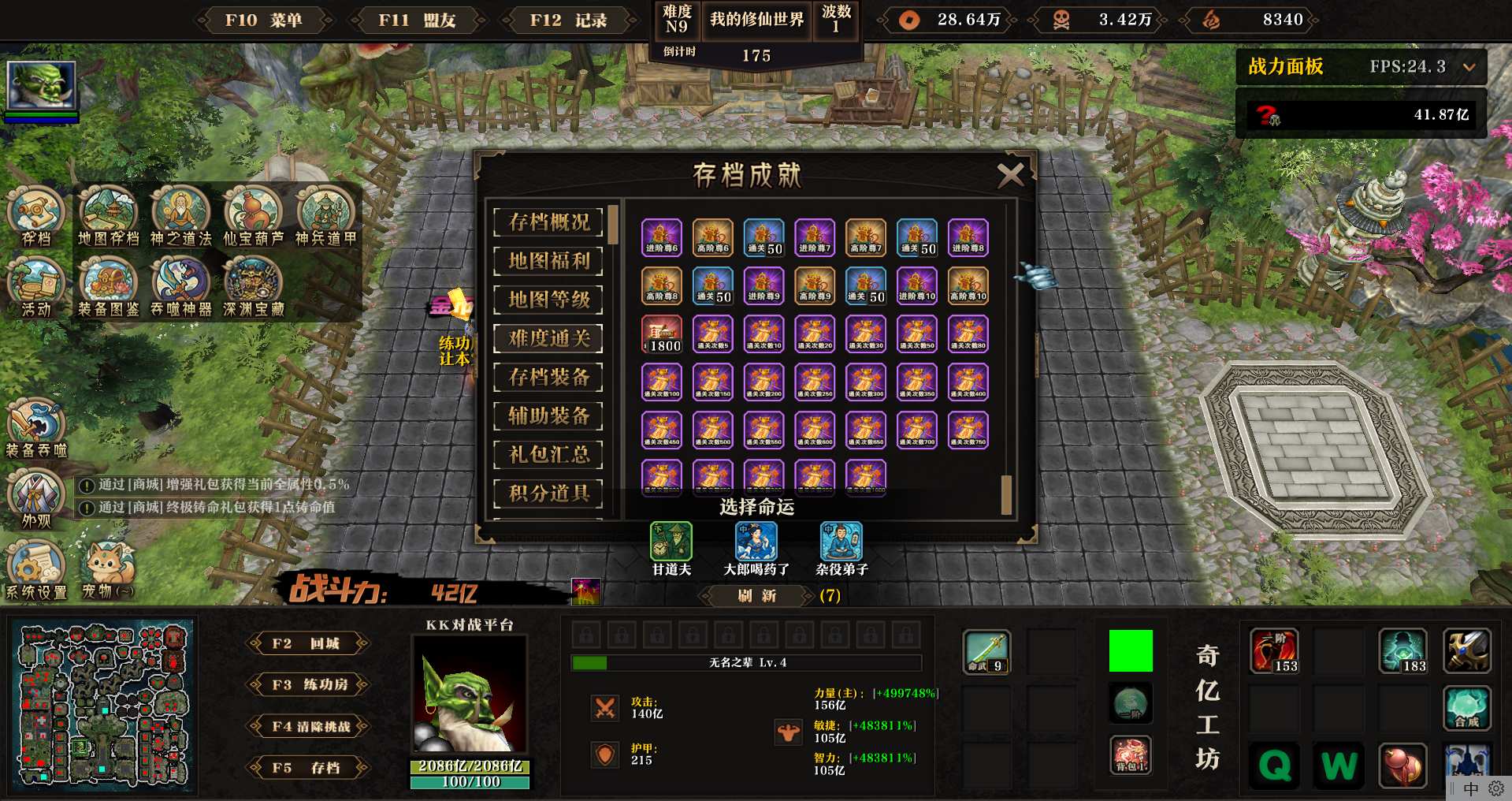This screenshot has width=1512, height=801.
Task: Switch to the 地图福利 tab
Action: click(x=548, y=261)
